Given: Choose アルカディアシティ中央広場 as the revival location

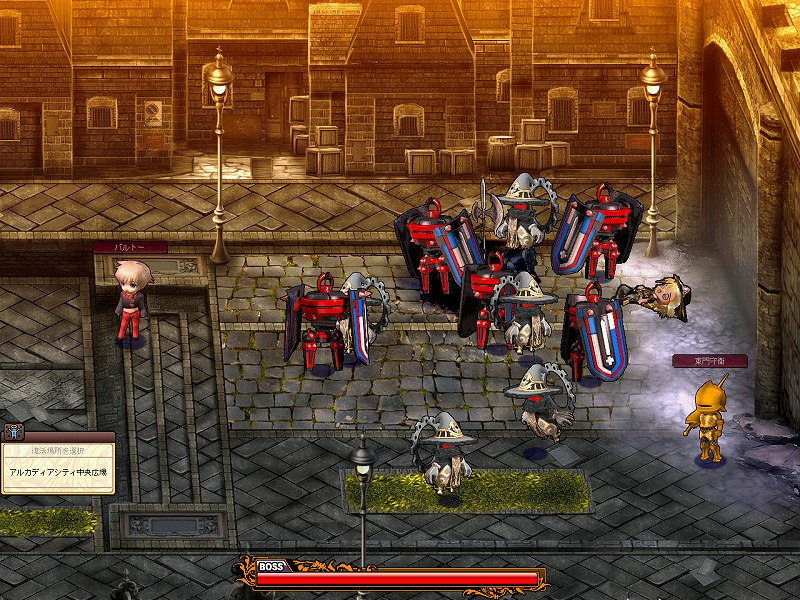Looking at the screenshot, I should [60, 473].
